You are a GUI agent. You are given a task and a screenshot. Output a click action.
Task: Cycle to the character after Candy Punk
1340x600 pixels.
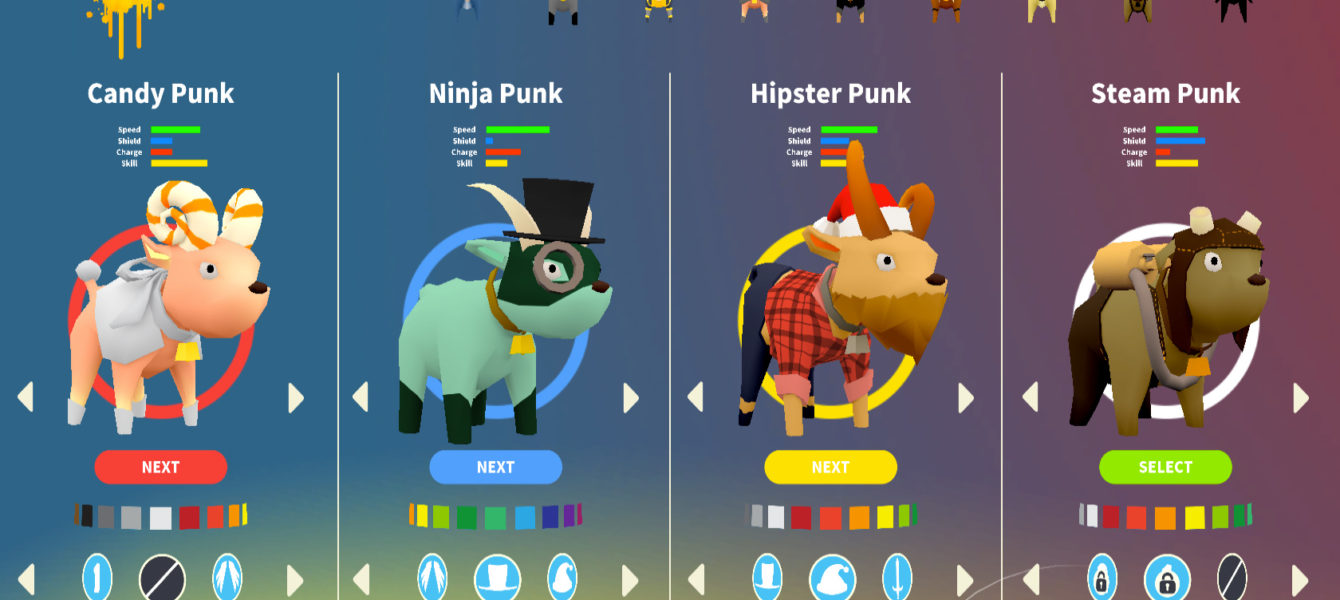[296, 398]
